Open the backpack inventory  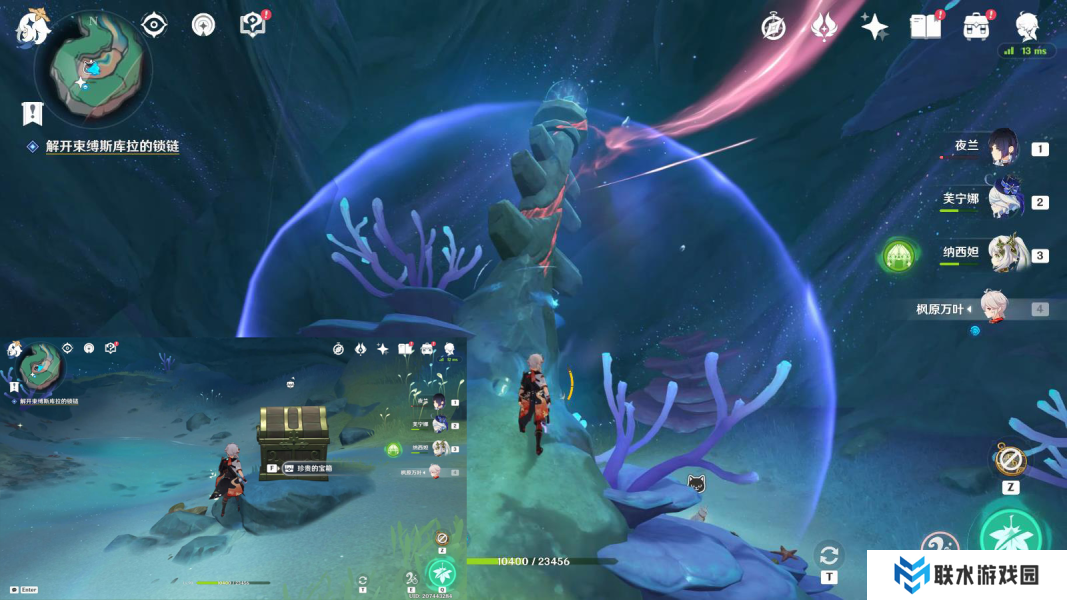tap(977, 27)
